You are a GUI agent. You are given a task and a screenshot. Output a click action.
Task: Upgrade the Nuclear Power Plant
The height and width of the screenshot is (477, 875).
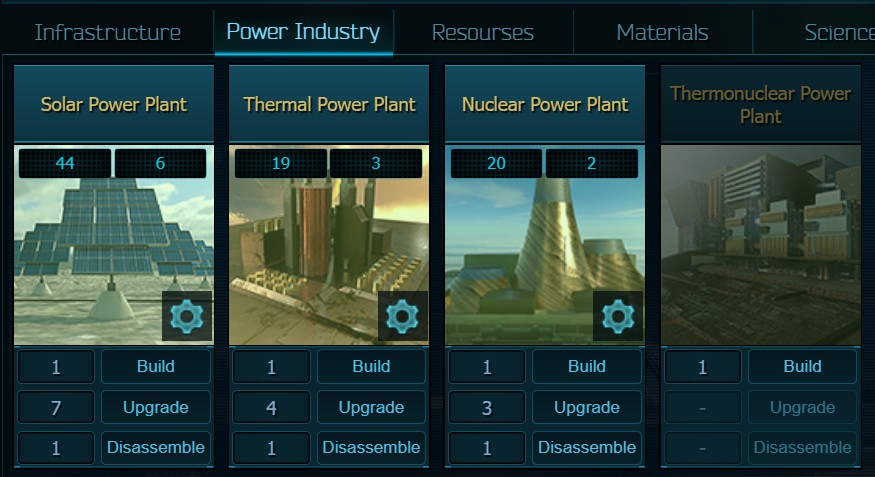pyautogui.click(x=586, y=407)
